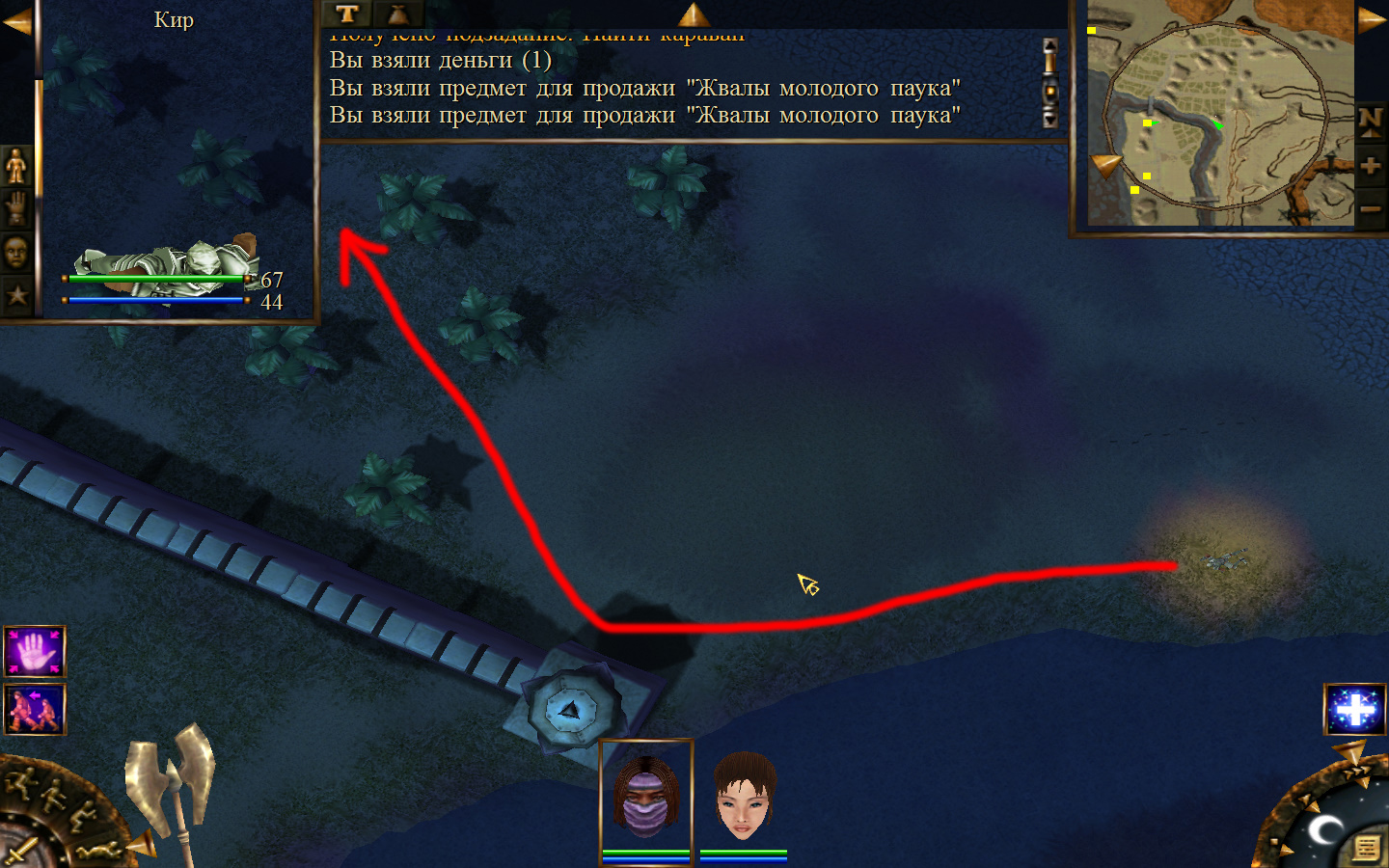Activate the two walking figures icon

(35, 709)
